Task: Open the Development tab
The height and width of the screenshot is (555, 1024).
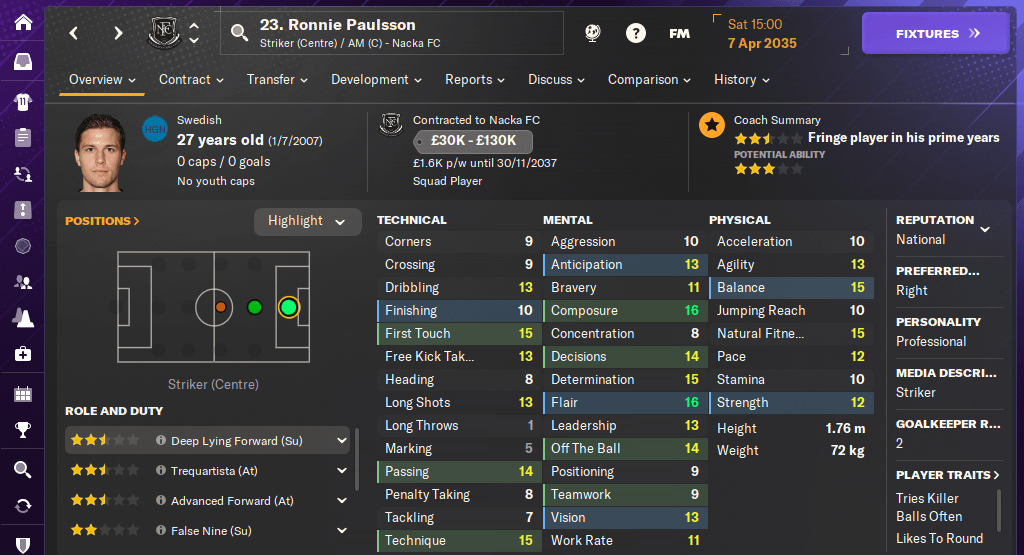Action: [376, 80]
